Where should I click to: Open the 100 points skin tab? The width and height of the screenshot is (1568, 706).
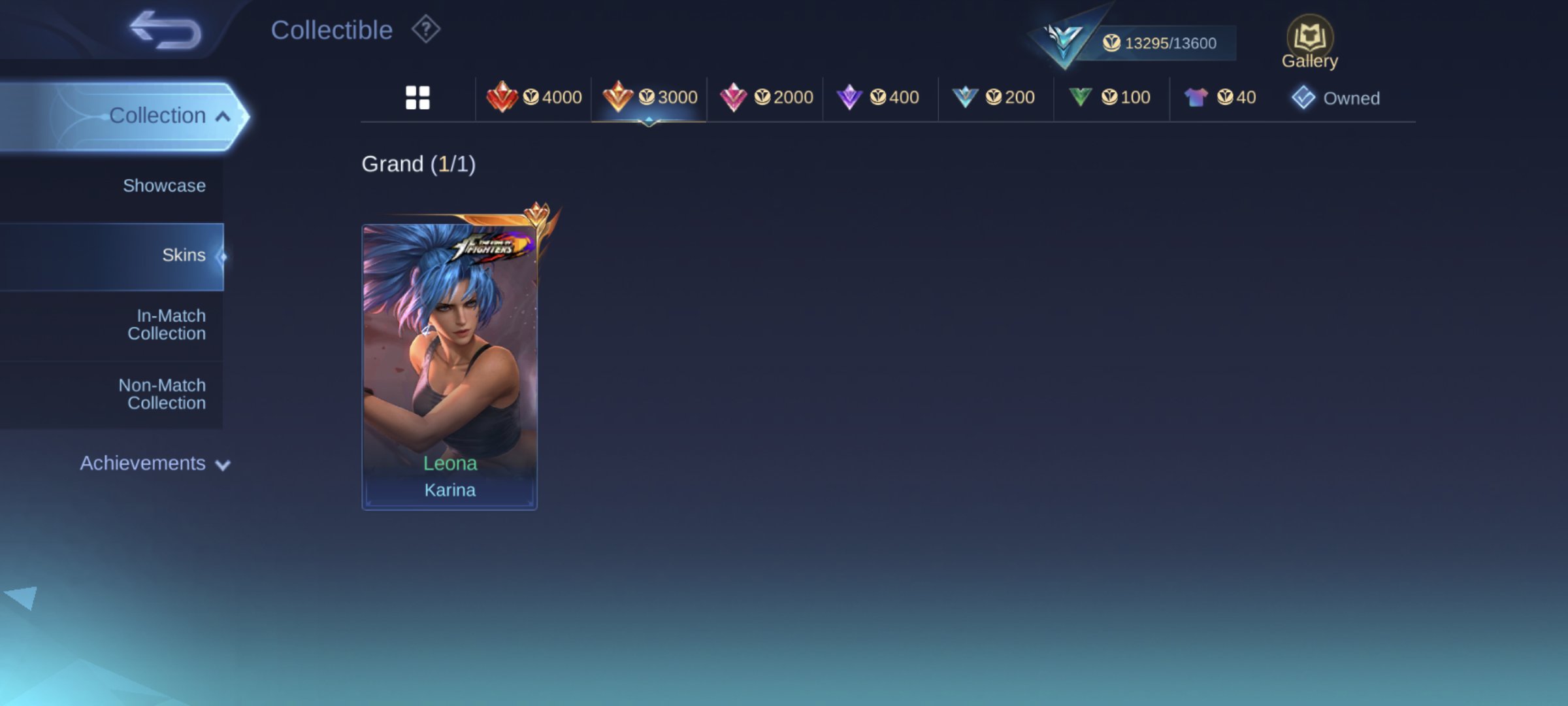1109,98
